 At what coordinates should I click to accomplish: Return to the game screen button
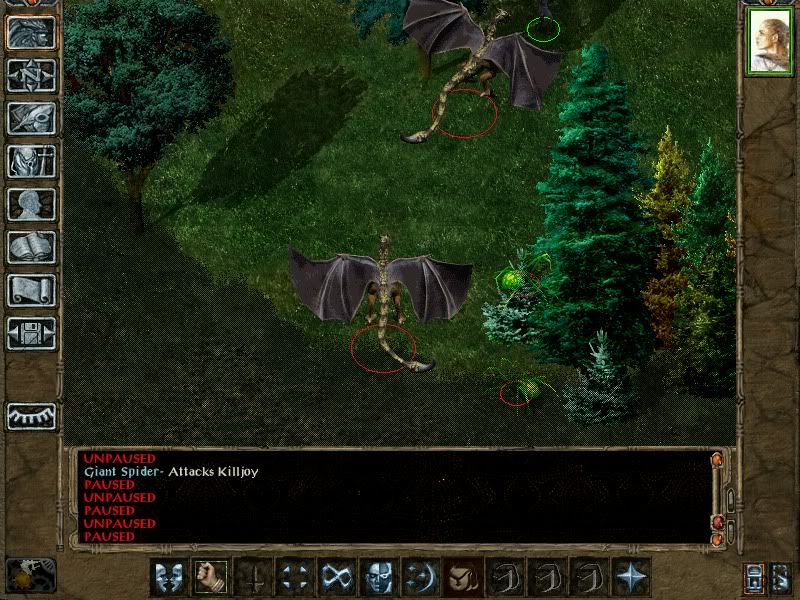tap(31, 32)
